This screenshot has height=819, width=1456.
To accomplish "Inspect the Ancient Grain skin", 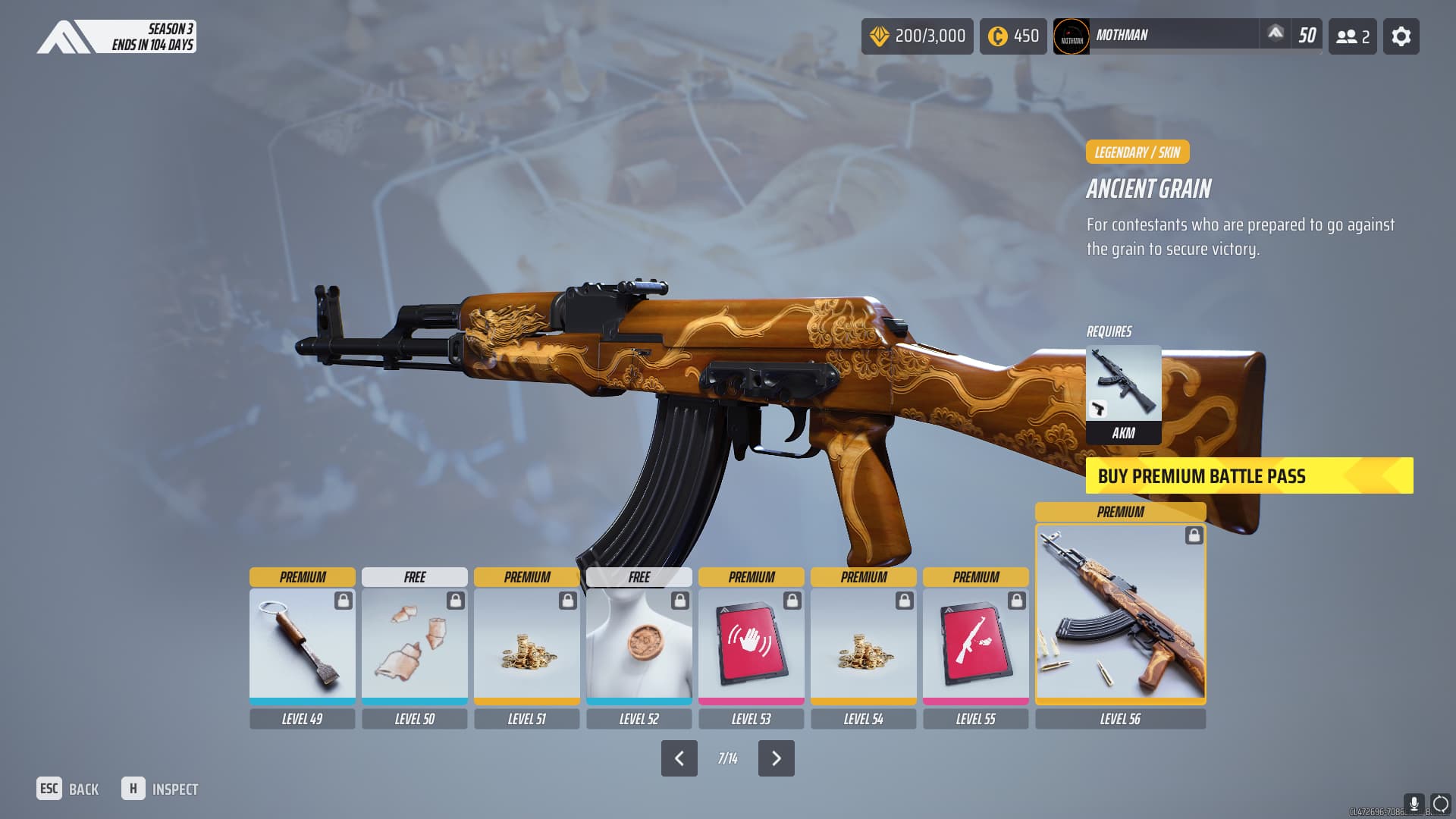I will (x=160, y=789).
